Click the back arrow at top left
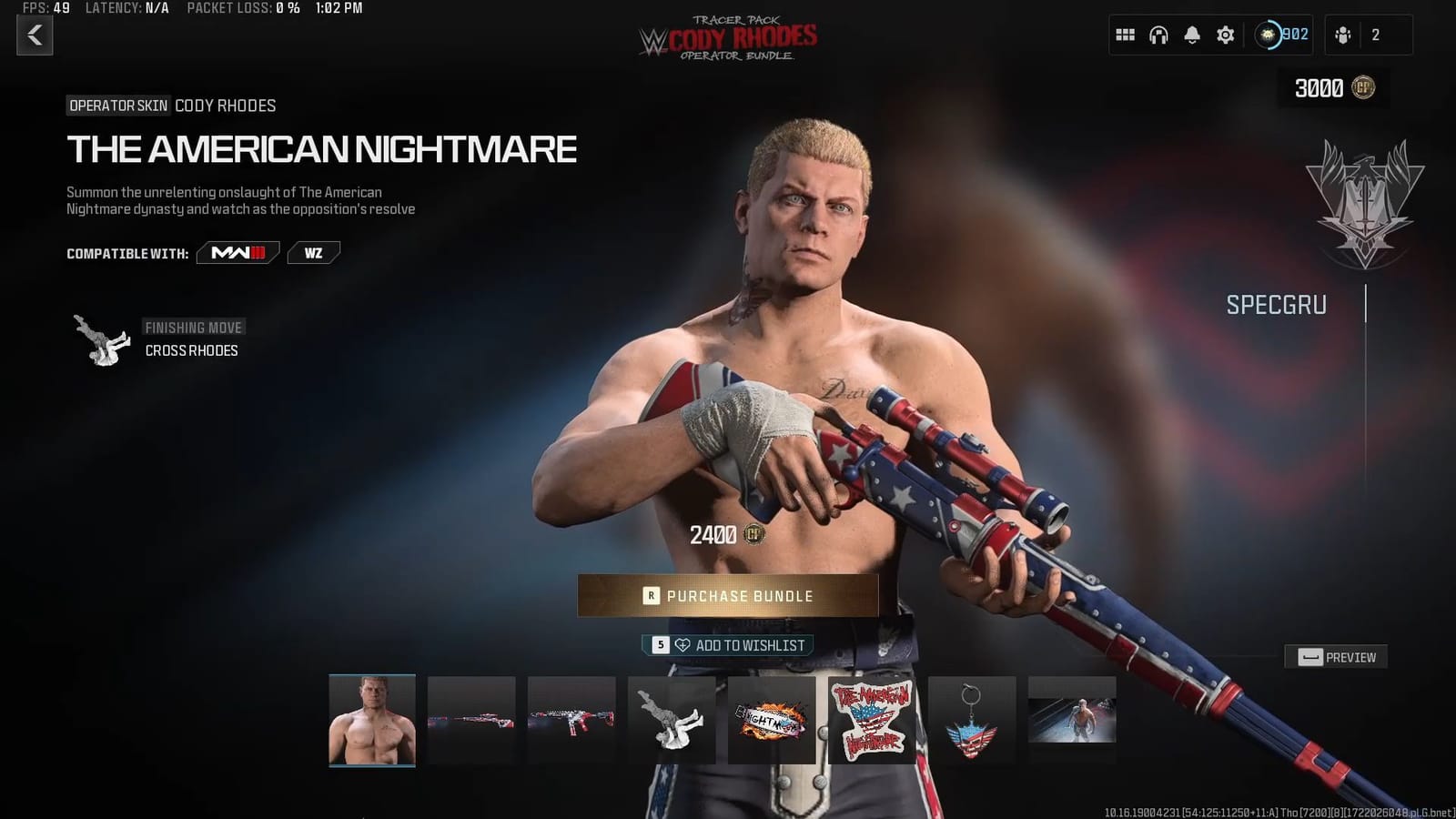Image resolution: width=1456 pixels, height=819 pixels. tap(35, 36)
